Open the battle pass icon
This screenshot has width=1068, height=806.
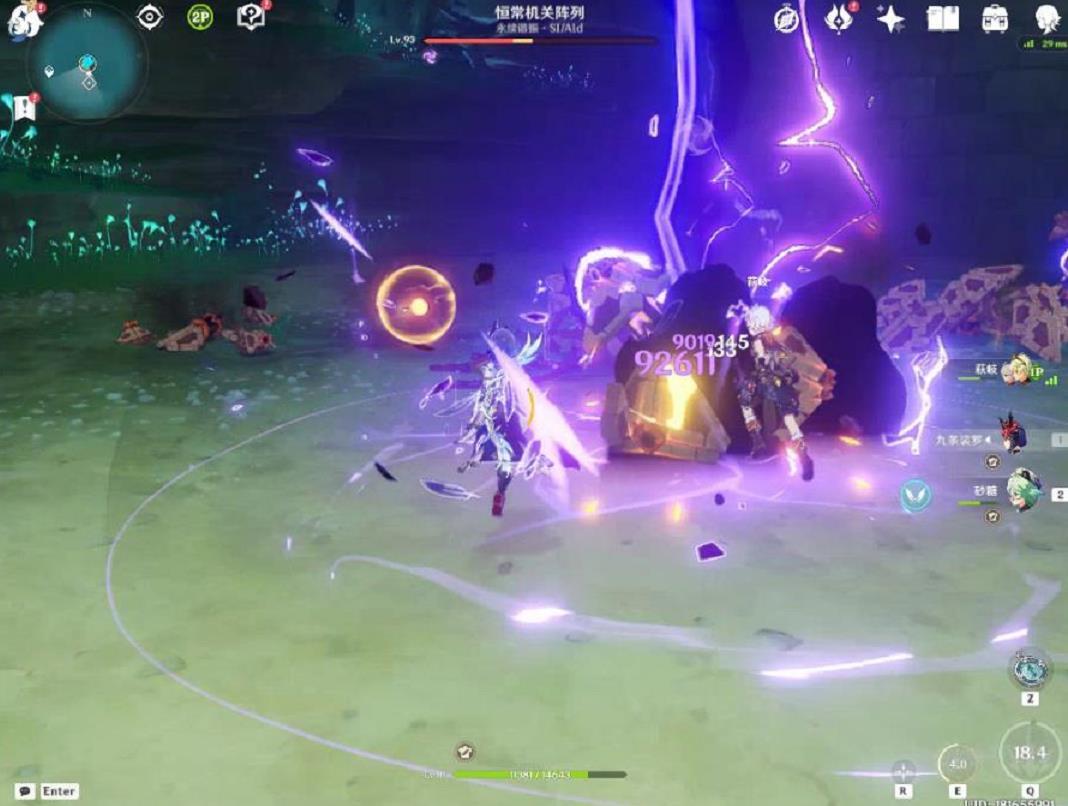838,19
